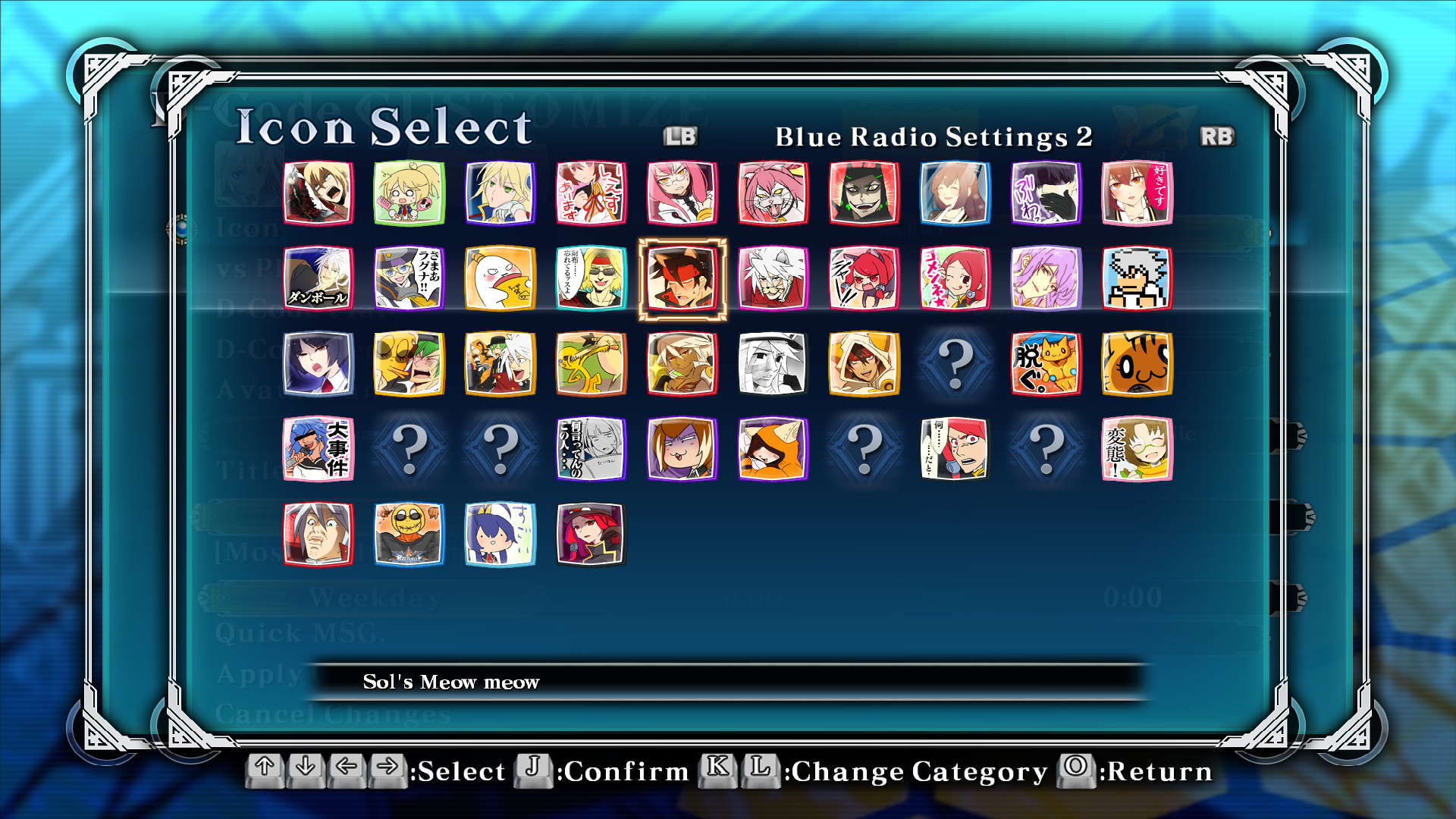
Task: Pick the black-and-white sketch face icon
Action: [773, 364]
